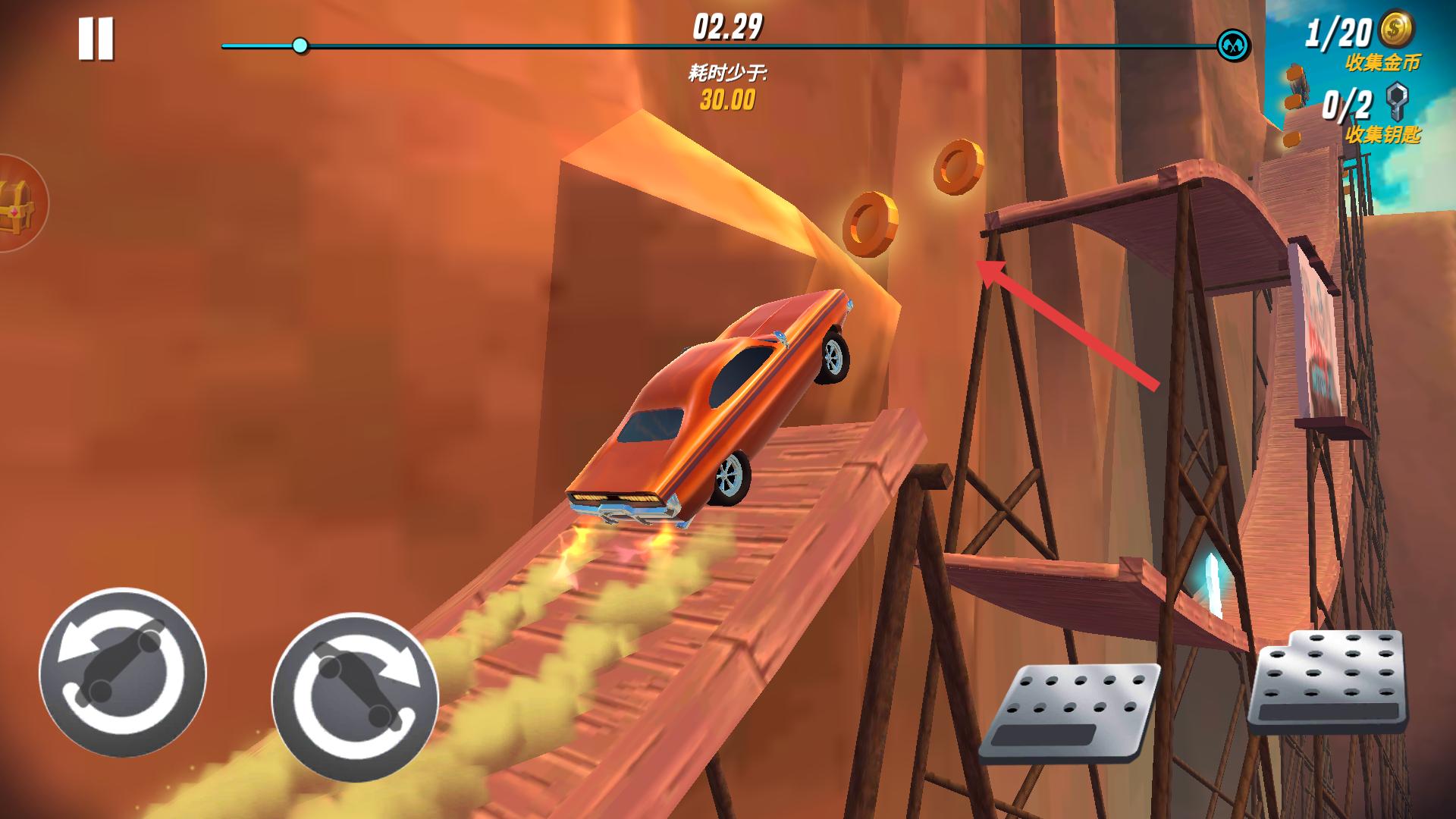This screenshot has height=819, width=1456.
Task: Step on the gas pedal
Action: pos(1327,681)
